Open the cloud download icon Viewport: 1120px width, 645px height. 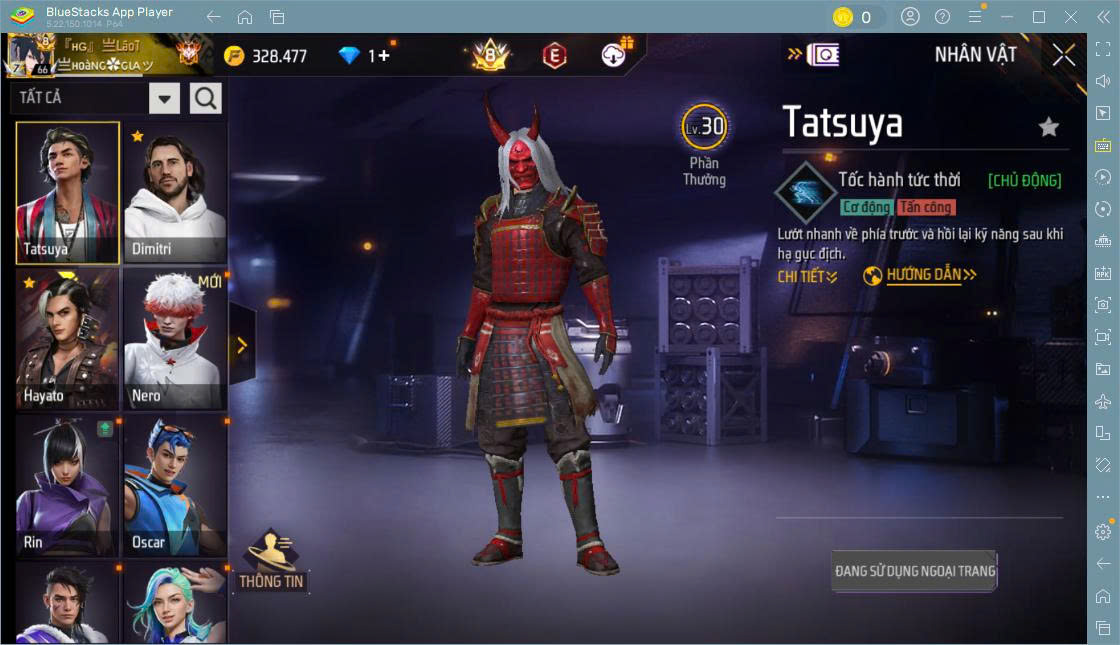click(x=614, y=56)
